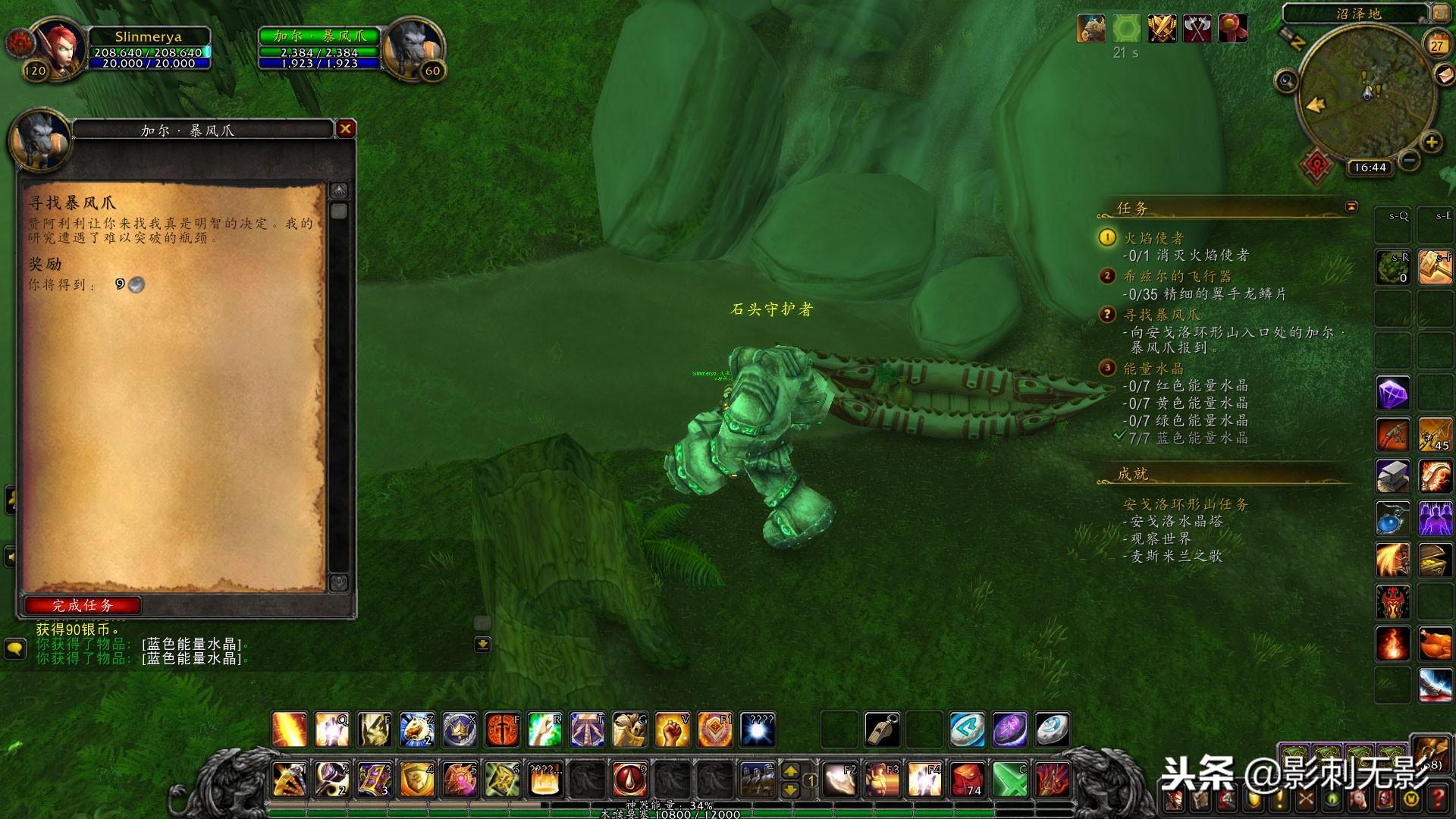Open the minimap tracking magnifier button

click(1286, 80)
